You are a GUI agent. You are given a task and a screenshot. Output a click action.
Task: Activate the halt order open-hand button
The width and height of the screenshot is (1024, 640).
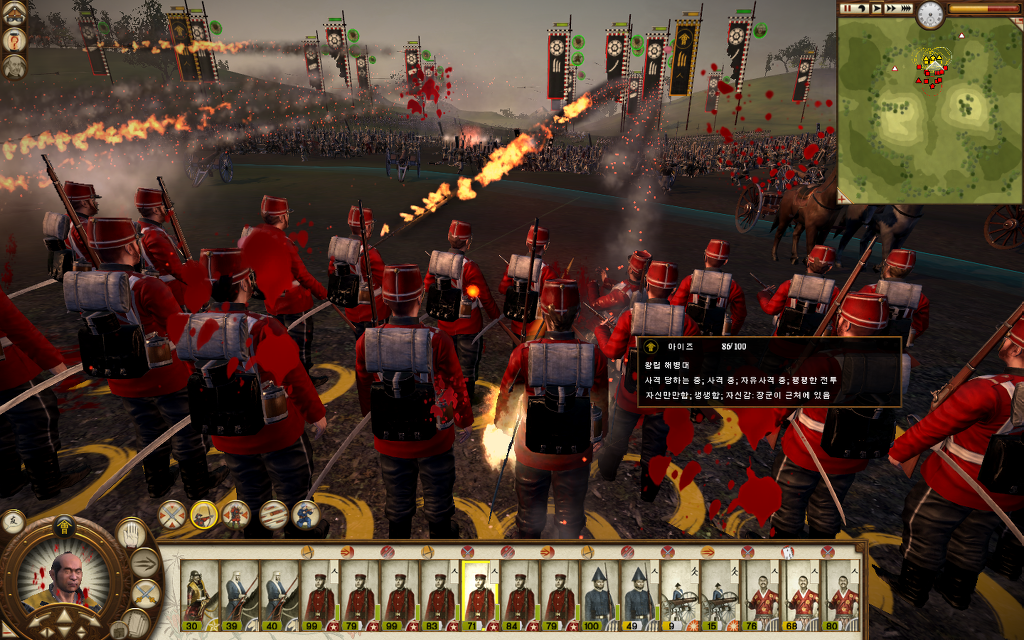[131, 533]
